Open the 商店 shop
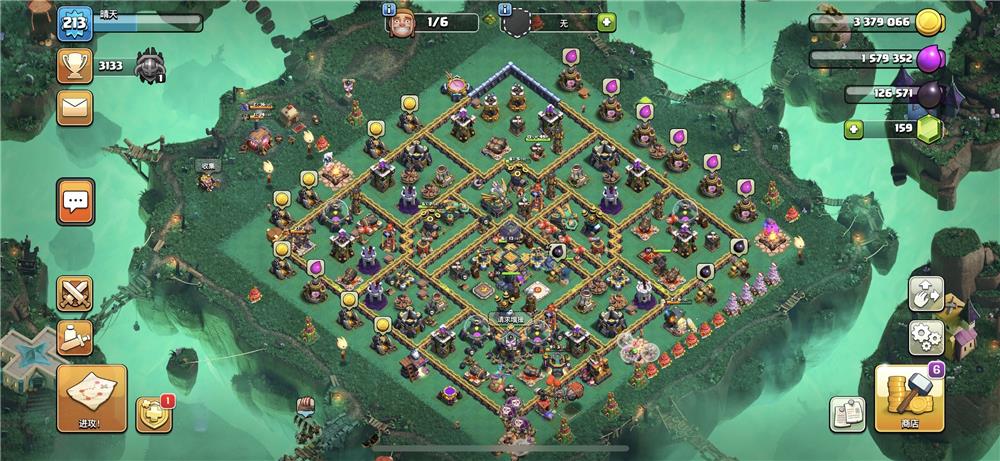Screen dimensions: 1000x461 point(909,398)
